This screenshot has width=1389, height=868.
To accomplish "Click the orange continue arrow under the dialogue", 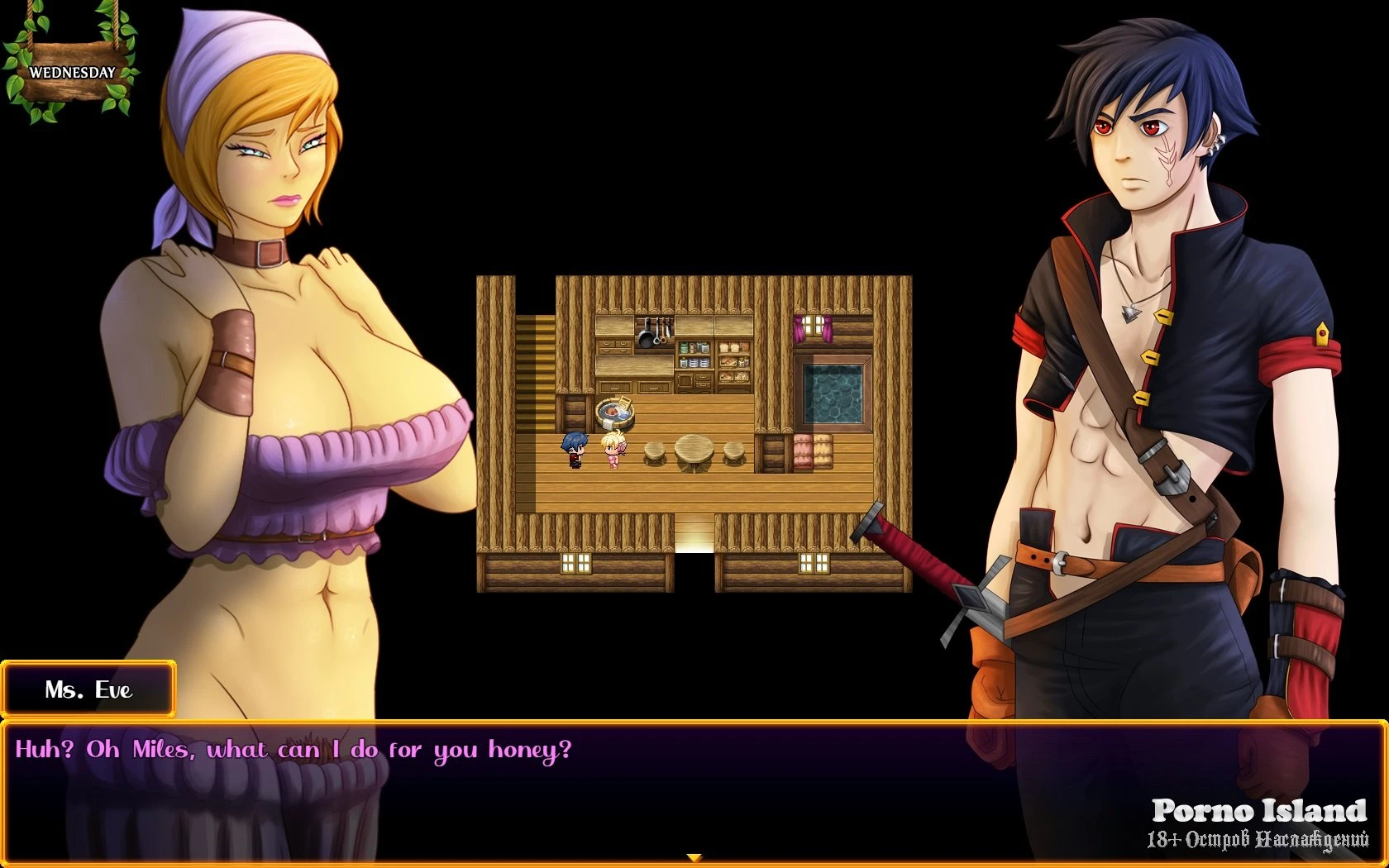I will click(694, 858).
